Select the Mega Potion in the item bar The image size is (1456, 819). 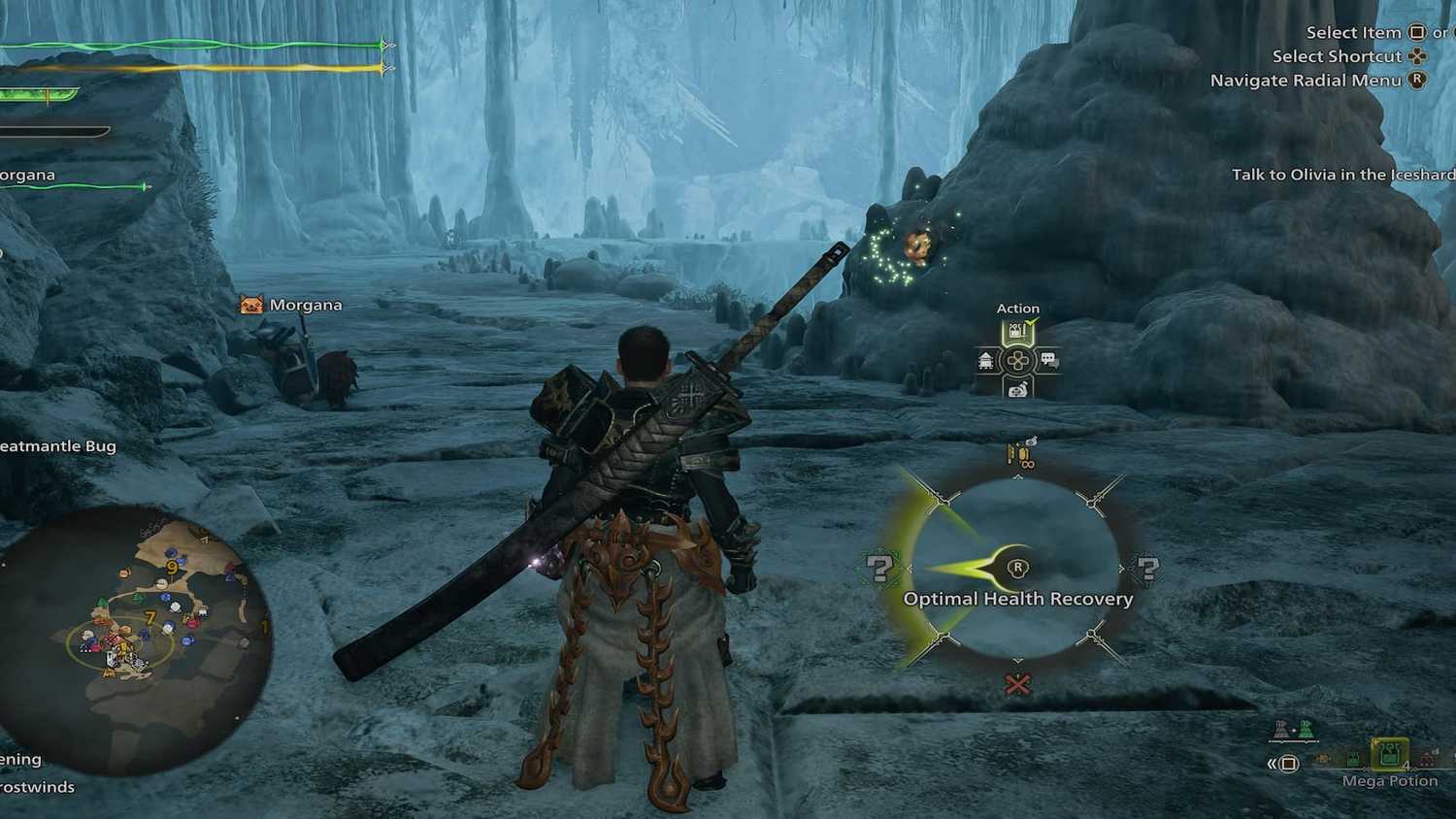[x=1388, y=754]
